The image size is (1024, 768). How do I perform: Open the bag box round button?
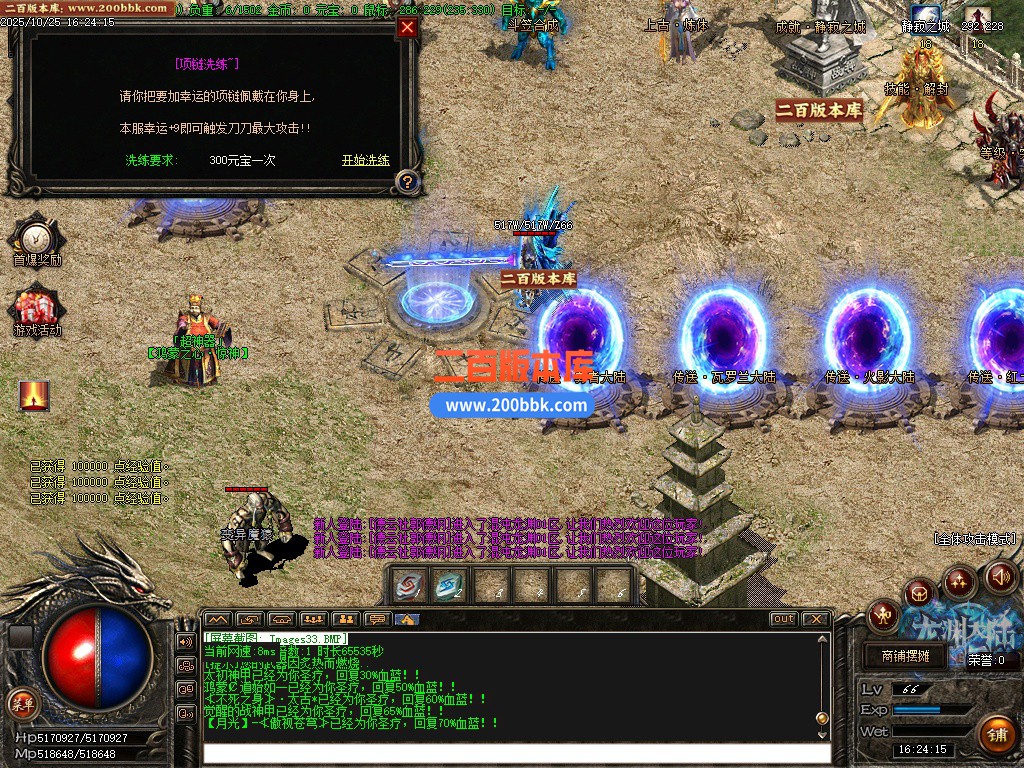pos(920,594)
